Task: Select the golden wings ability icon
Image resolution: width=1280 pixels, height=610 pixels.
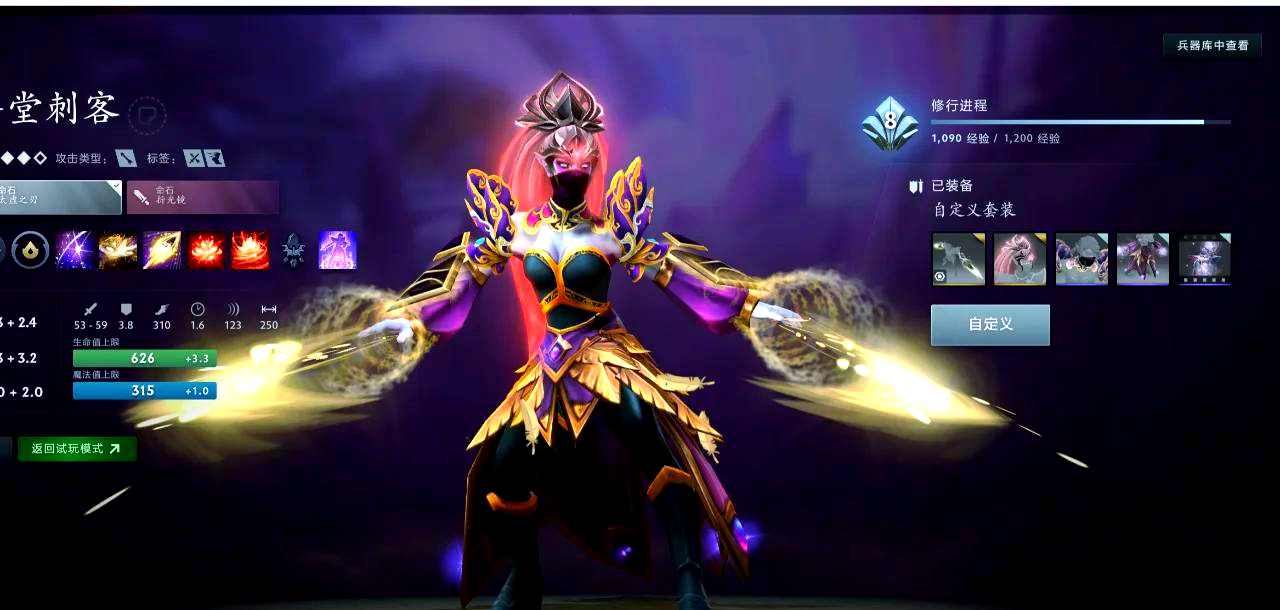Action: [118, 250]
